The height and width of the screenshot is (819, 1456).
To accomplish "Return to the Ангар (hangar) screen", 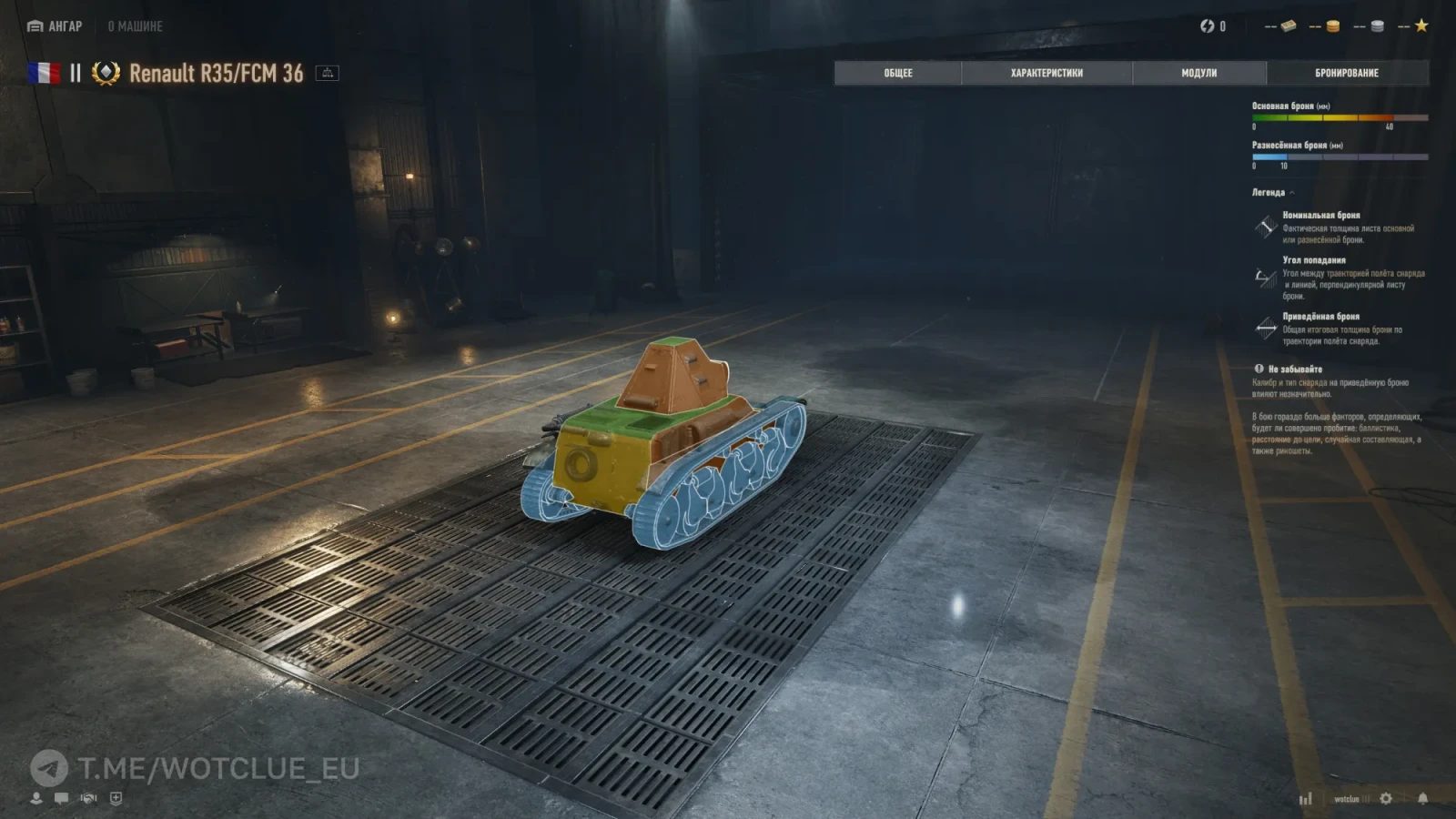I will pos(56,26).
